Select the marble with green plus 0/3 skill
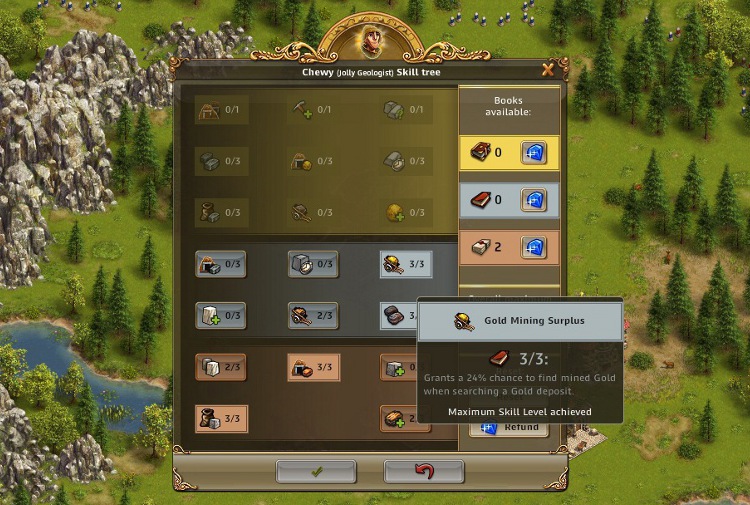The height and width of the screenshot is (505, 750). tap(221, 315)
